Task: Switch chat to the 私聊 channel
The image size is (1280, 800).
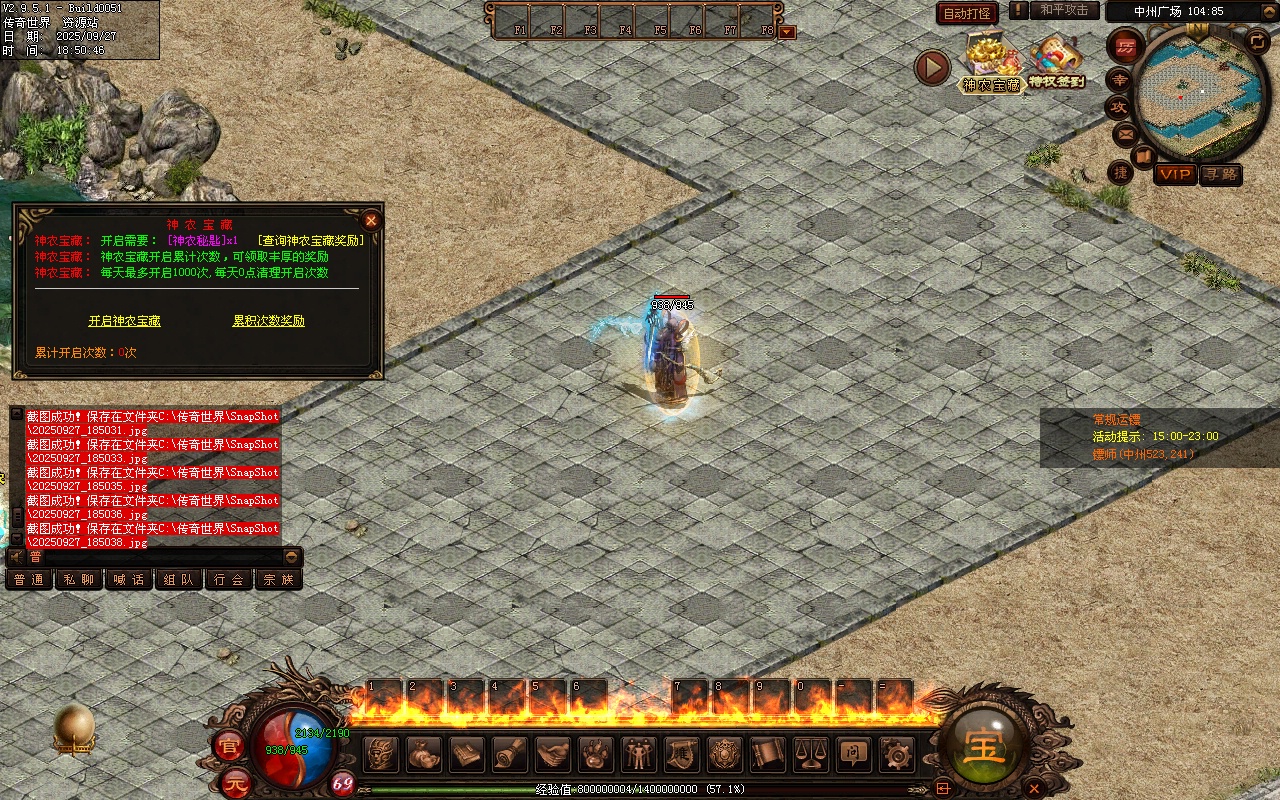Action: pyautogui.click(x=79, y=580)
